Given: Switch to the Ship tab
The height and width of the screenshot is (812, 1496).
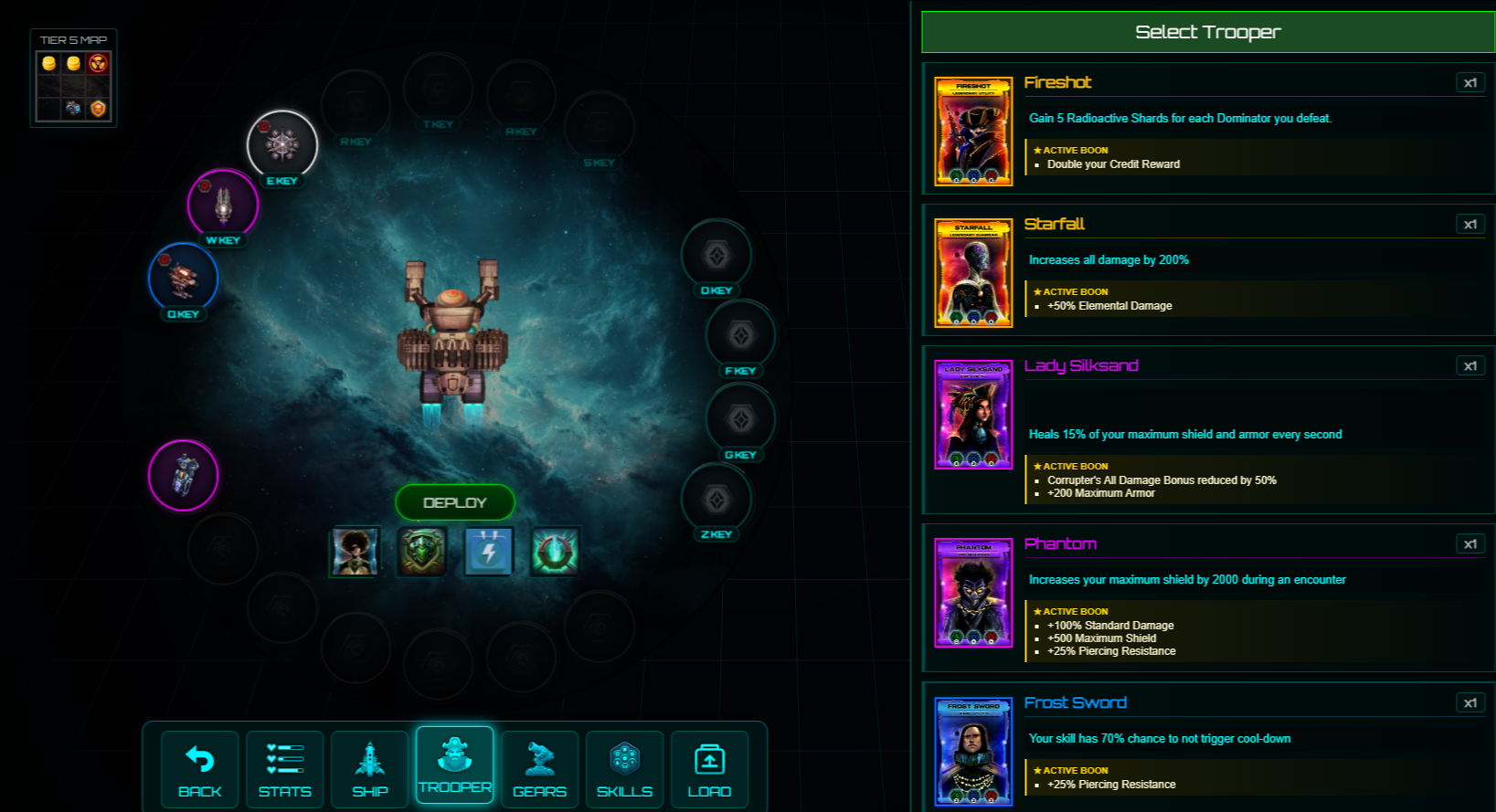Looking at the screenshot, I should [x=370, y=769].
